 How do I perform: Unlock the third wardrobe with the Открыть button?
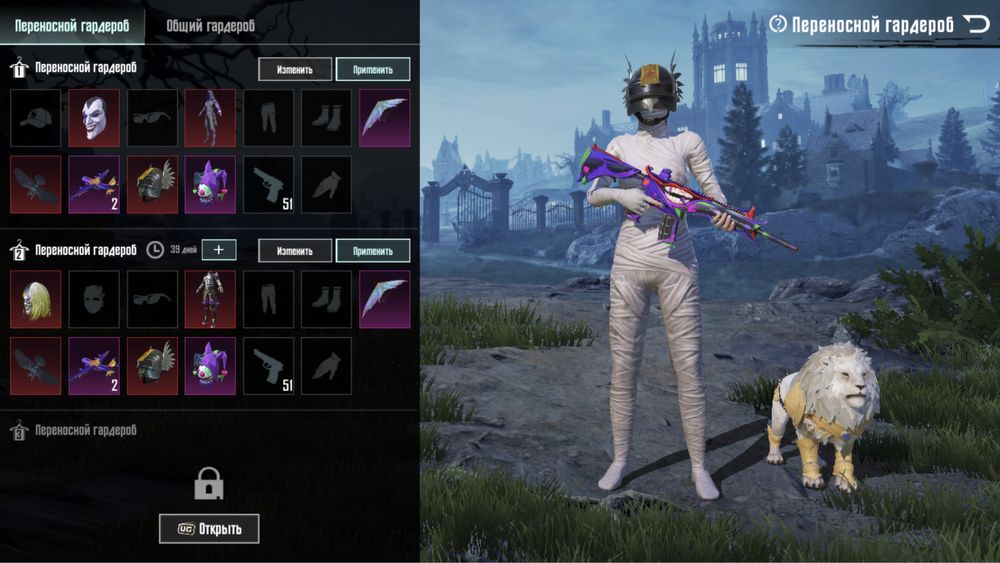point(209,528)
